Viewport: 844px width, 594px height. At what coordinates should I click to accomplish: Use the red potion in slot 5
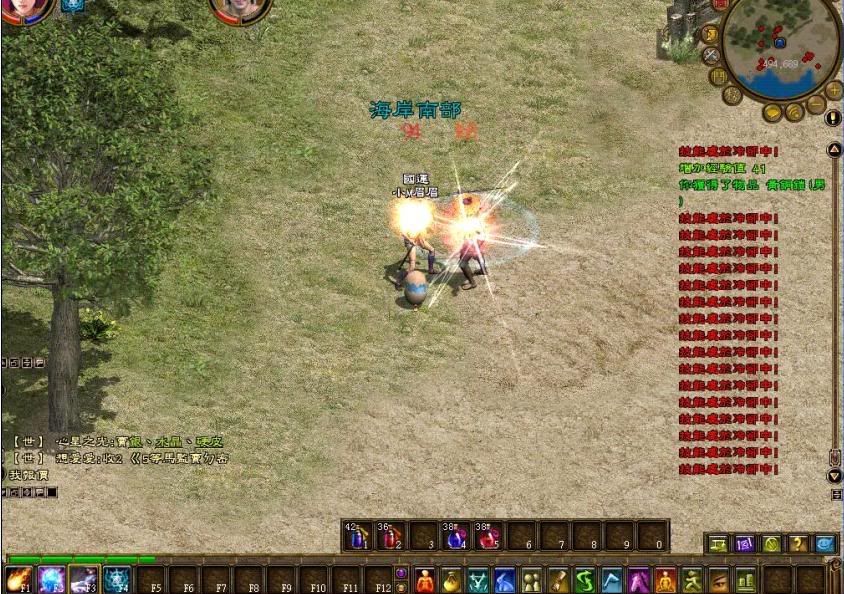click(488, 536)
